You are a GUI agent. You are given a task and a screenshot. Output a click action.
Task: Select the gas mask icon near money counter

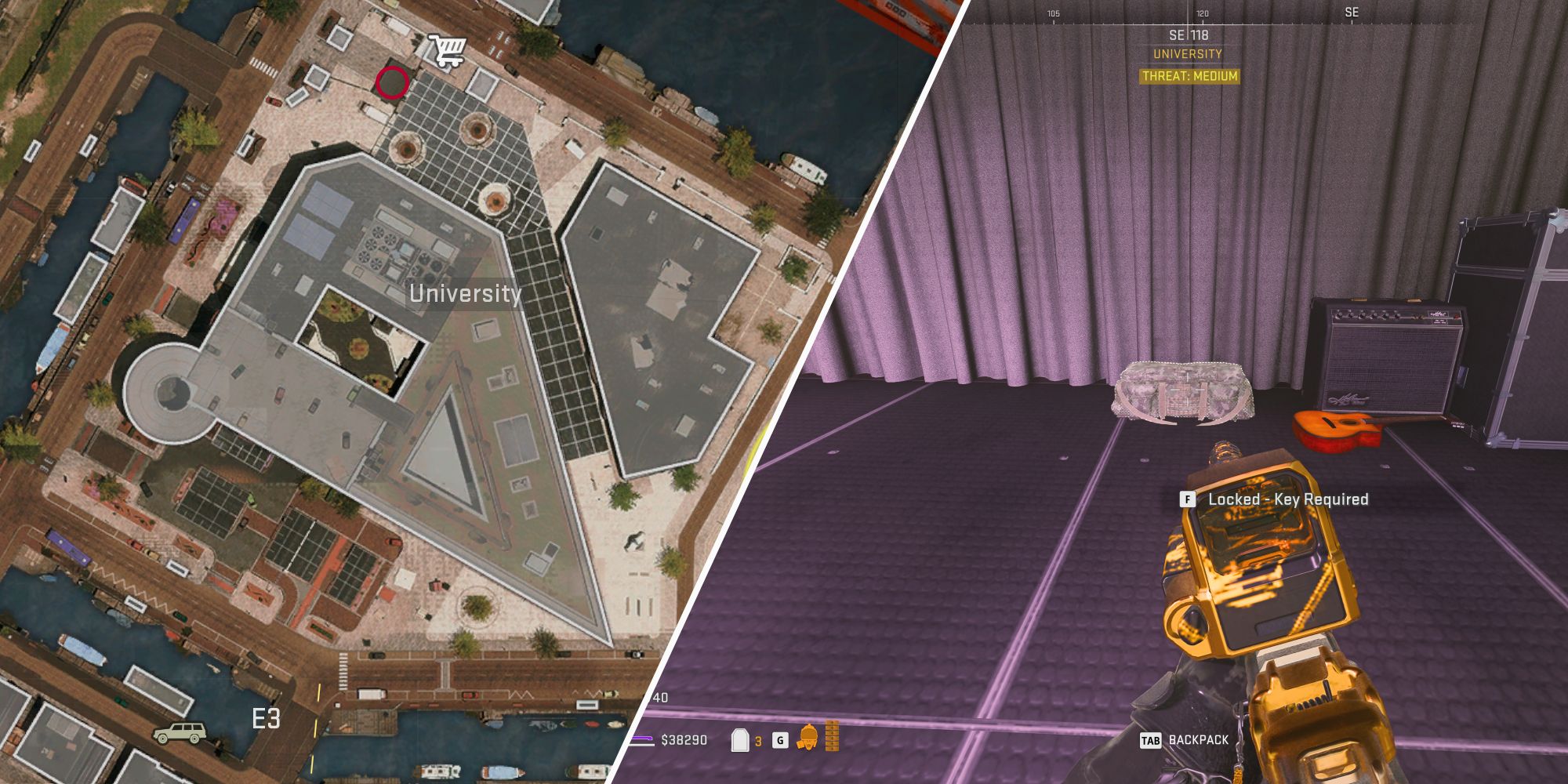point(808,737)
